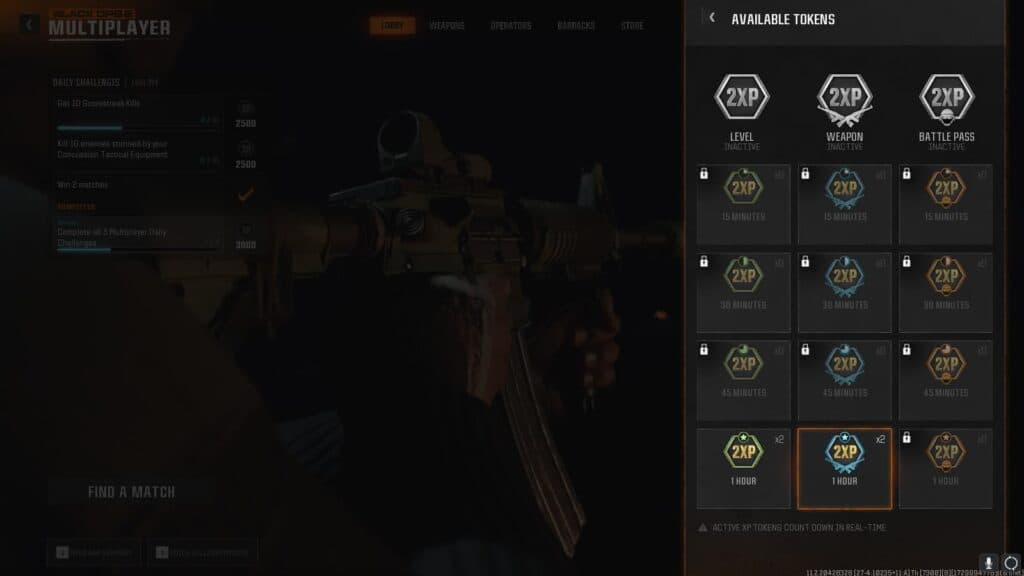Visit the Store tab
1024x576 pixels.
632,25
